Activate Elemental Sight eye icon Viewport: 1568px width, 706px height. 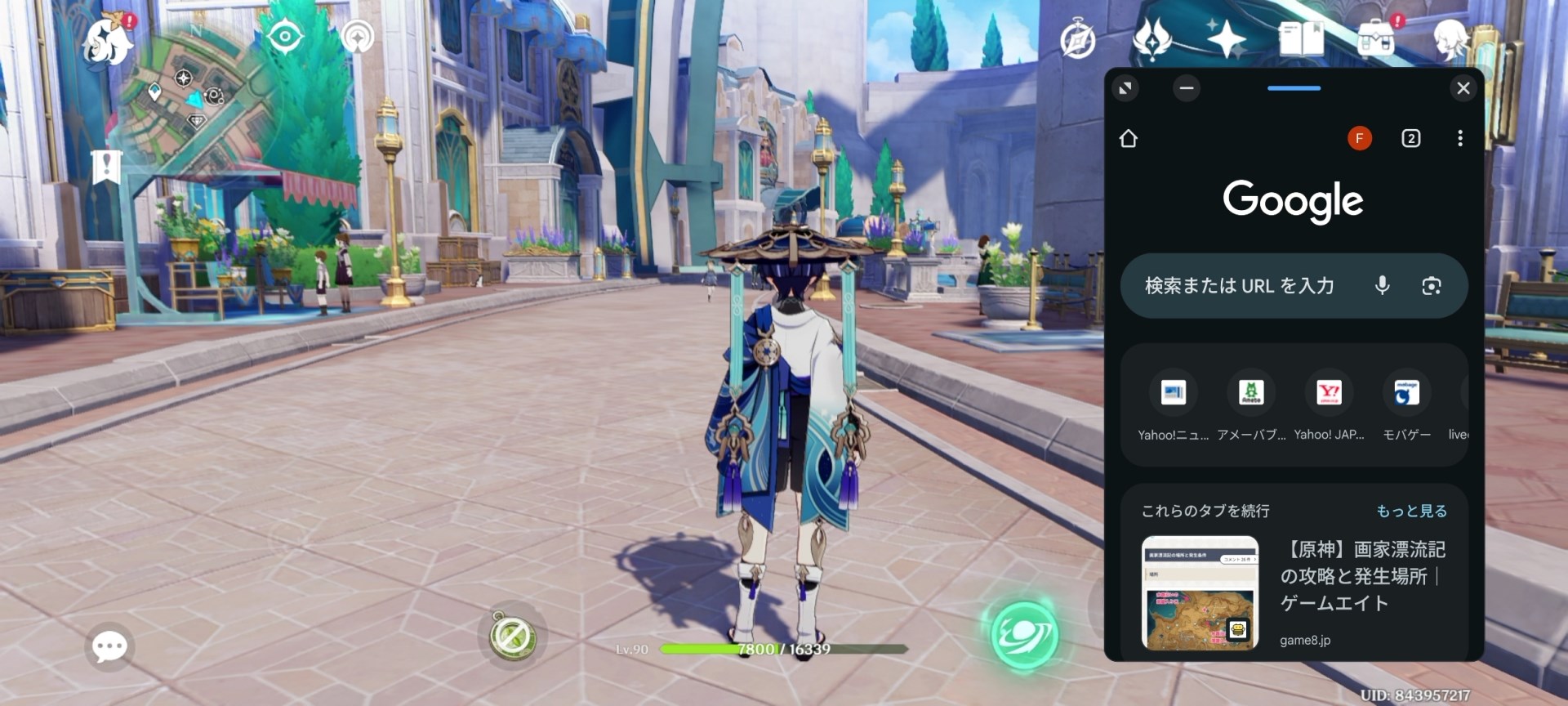point(286,35)
